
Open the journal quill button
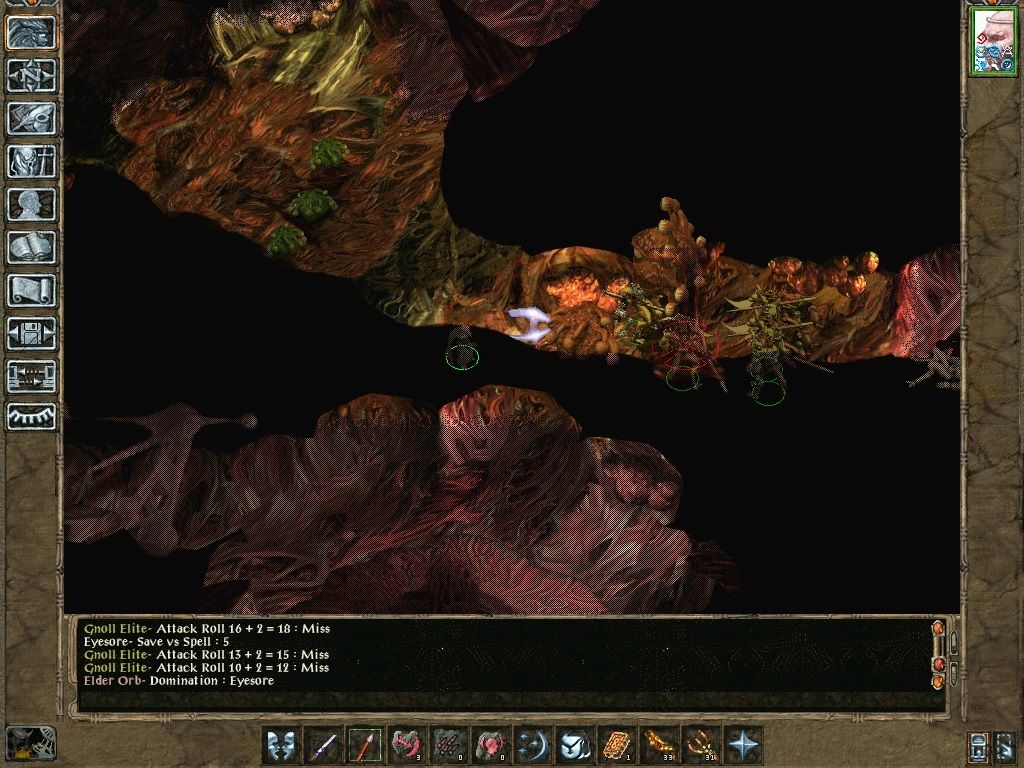(x=31, y=118)
